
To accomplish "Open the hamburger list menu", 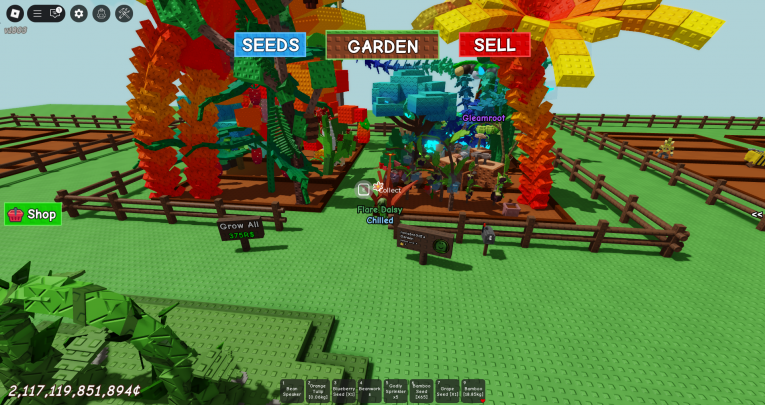I will 37,13.
